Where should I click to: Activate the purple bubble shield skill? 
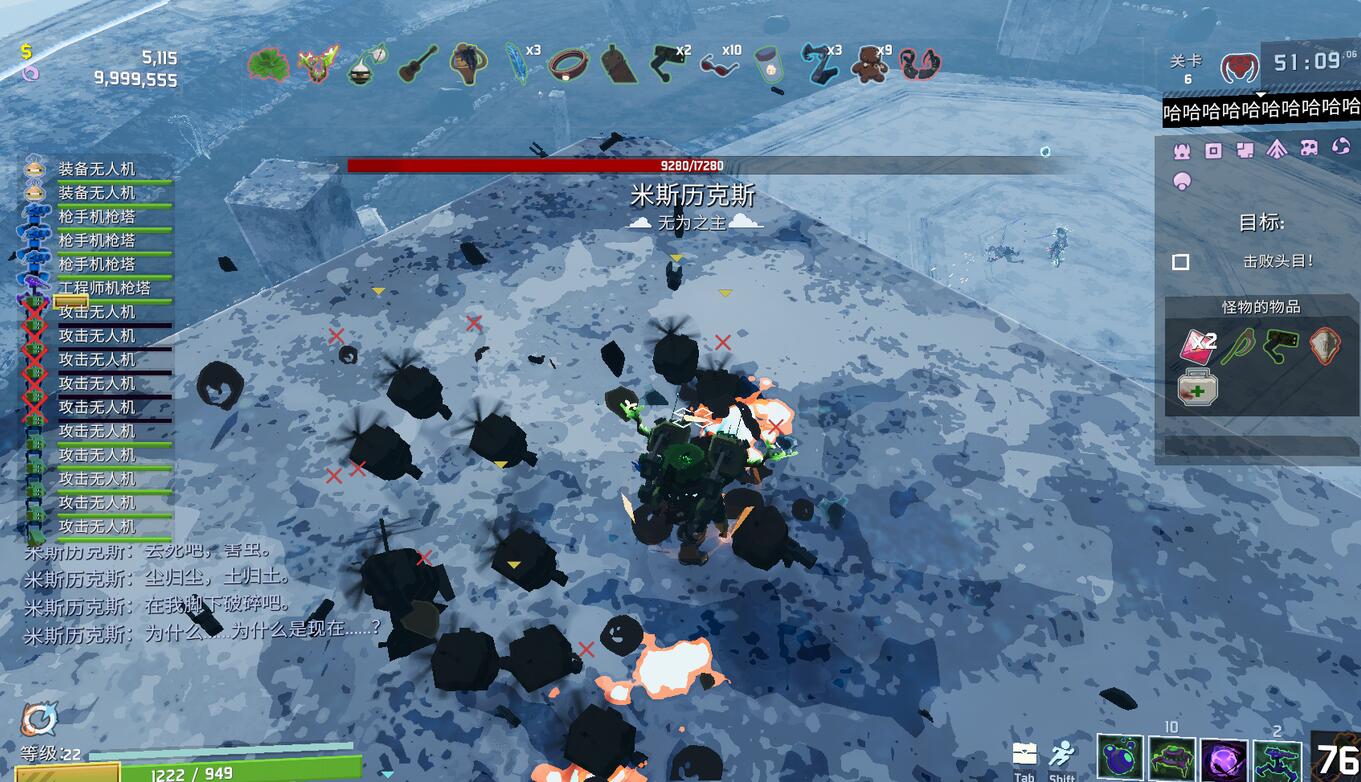coord(1224,758)
